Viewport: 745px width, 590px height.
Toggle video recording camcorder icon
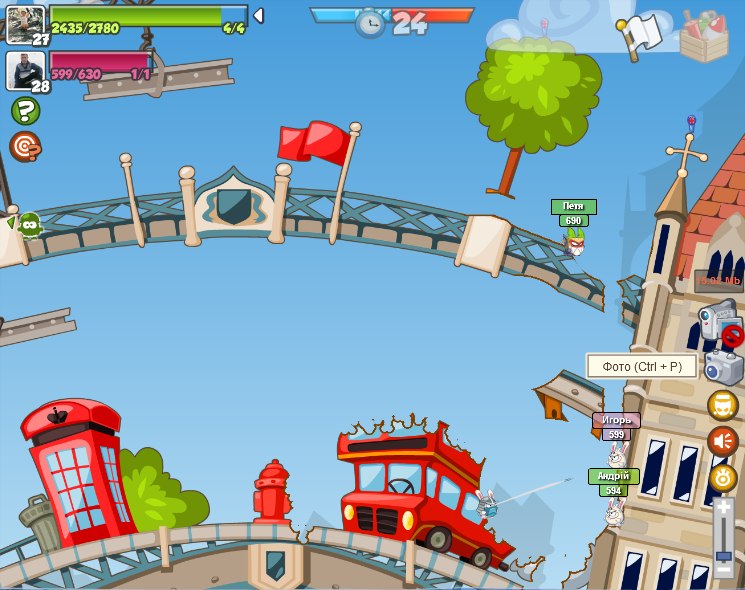[x=718, y=324]
